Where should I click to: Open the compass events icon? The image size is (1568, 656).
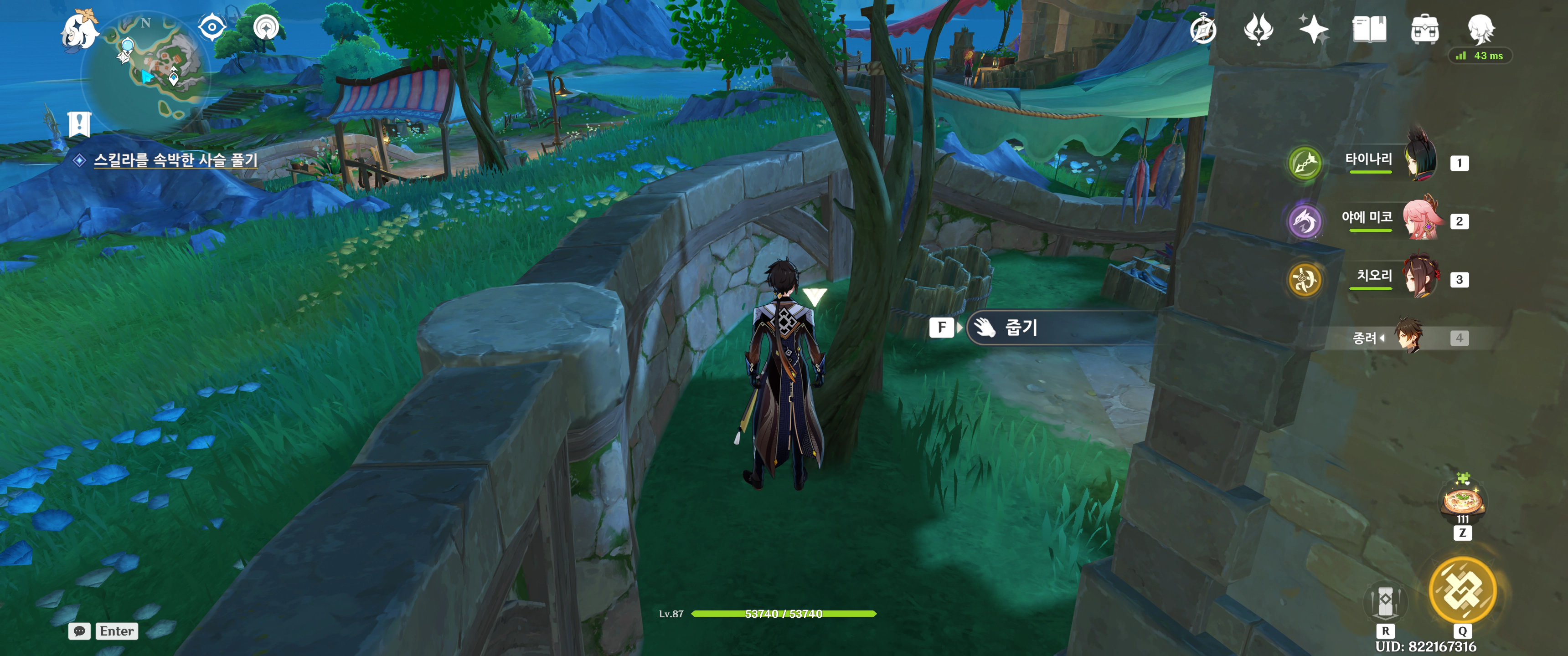[1203, 30]
